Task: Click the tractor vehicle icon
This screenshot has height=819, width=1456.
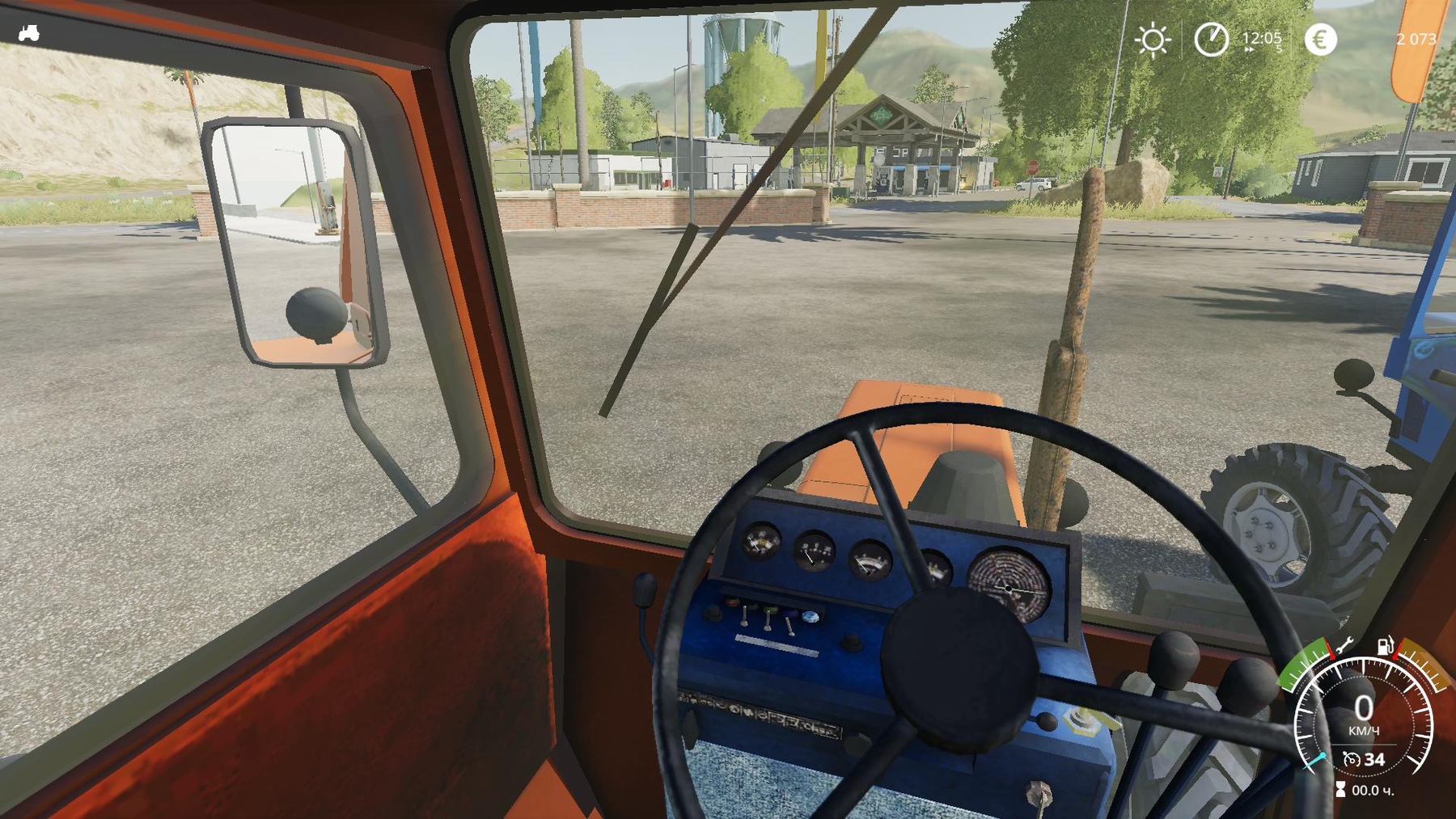Action: point(29,33)
